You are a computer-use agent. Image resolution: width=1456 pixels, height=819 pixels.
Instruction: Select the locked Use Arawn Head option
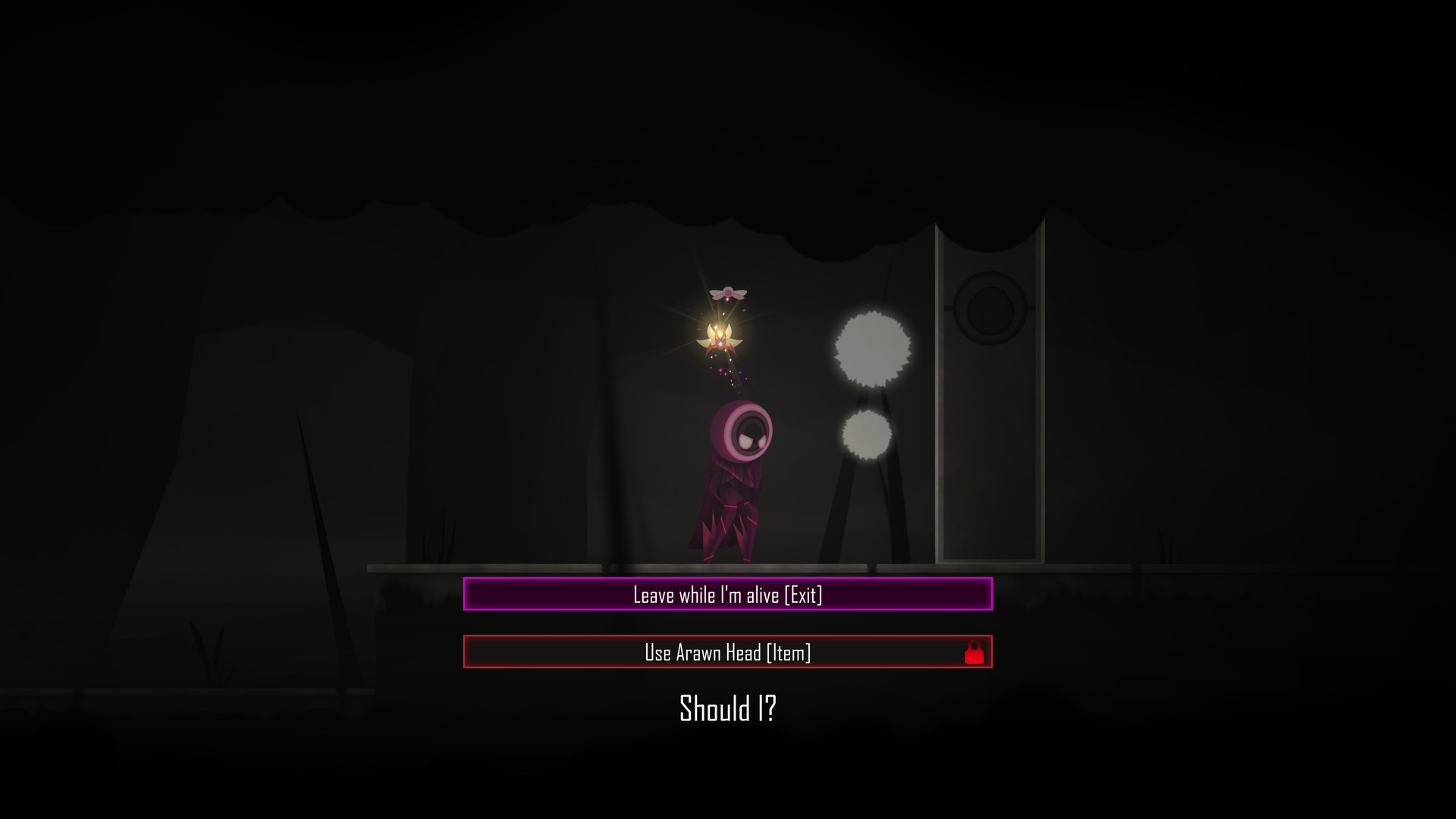click(x=728, y=651)
